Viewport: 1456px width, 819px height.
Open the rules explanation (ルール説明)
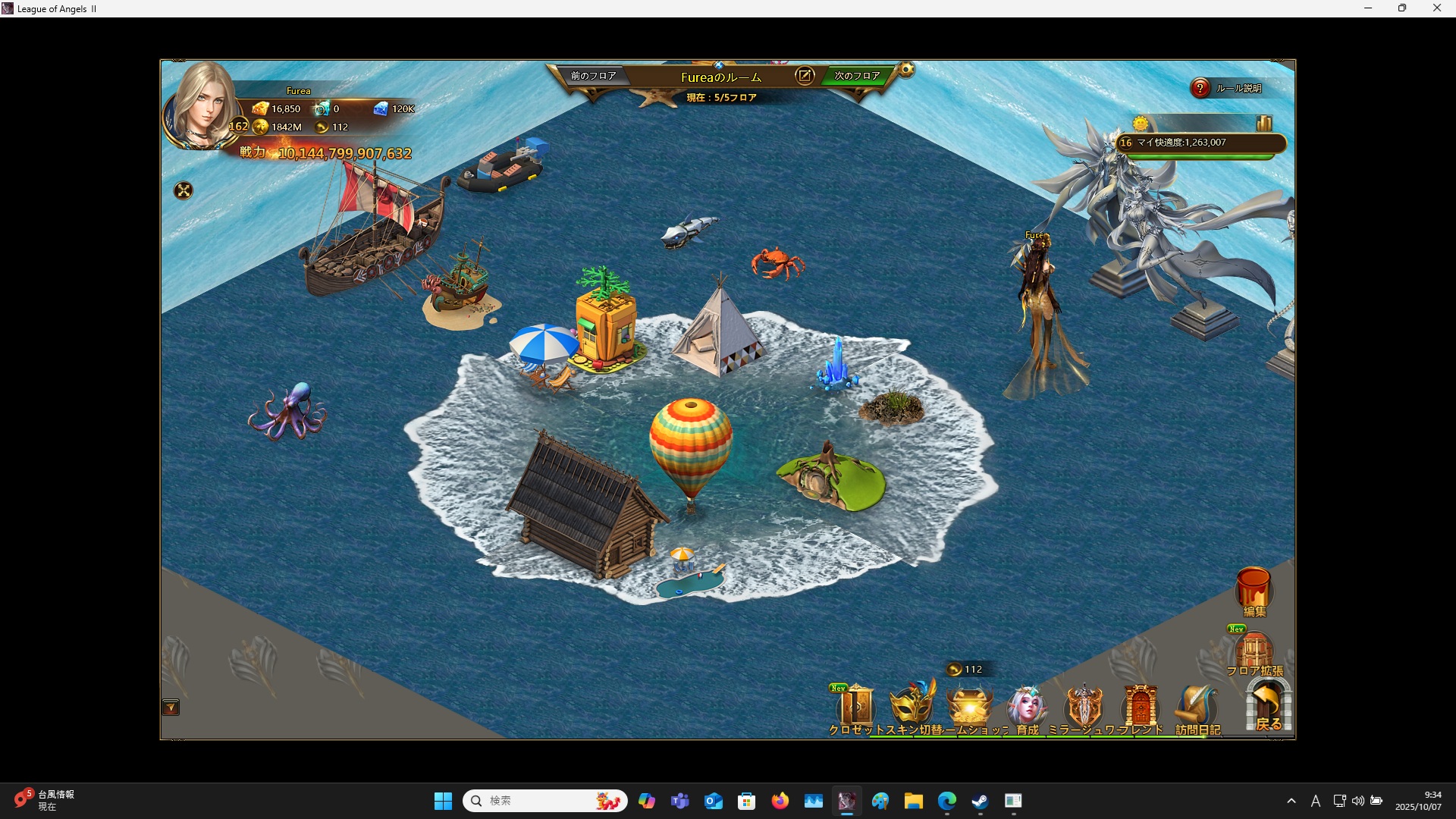point(1200,88)
